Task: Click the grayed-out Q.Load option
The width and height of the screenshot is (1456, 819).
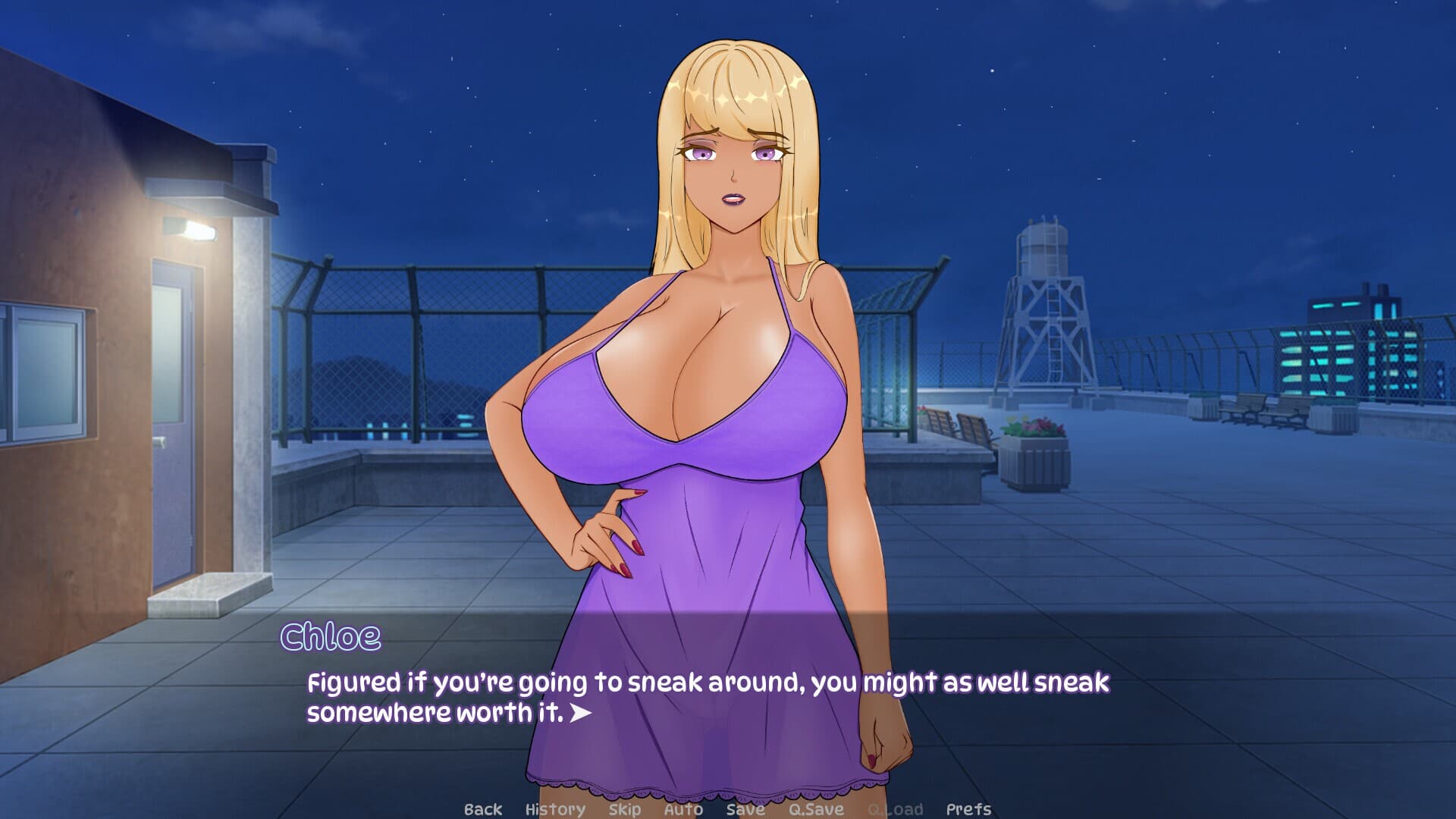Action: (893, 808)
